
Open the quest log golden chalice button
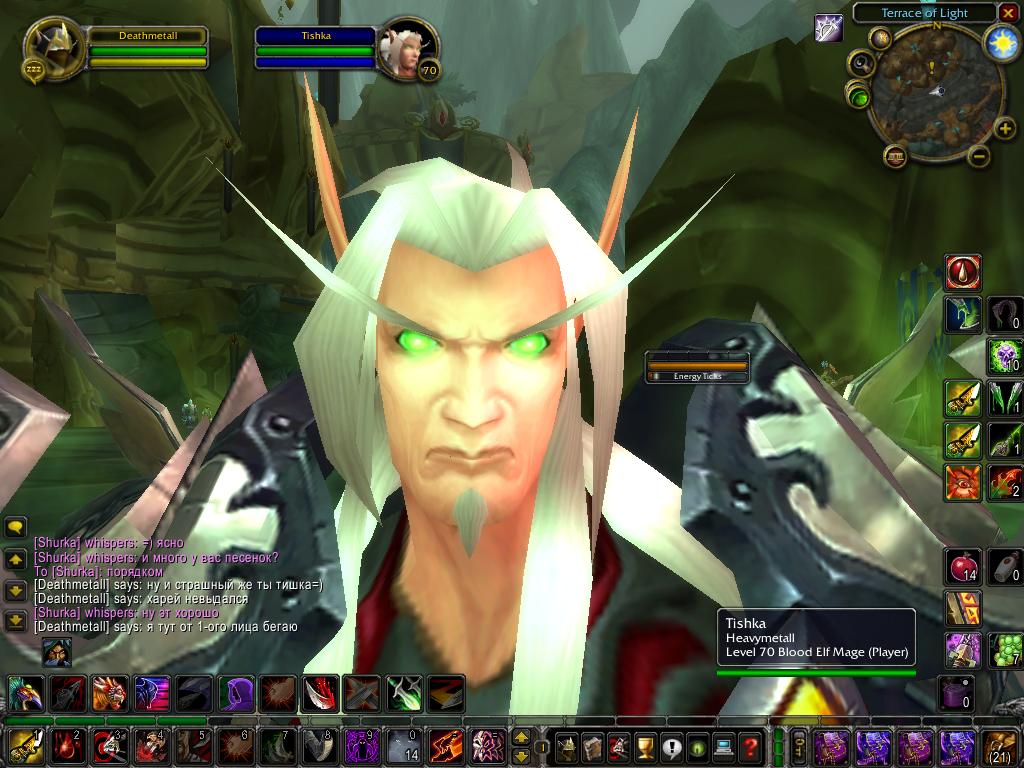pyautogui.click(x=645, y=747)
